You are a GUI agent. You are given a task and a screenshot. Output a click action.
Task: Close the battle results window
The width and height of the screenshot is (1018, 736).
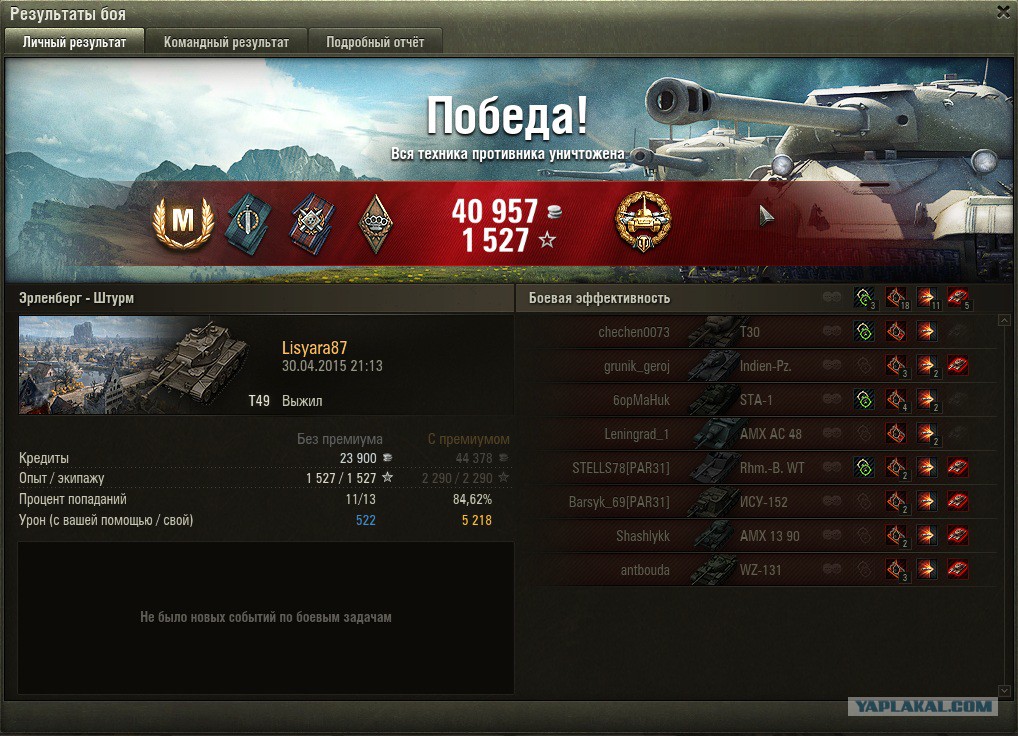[x=1003, y=12]
